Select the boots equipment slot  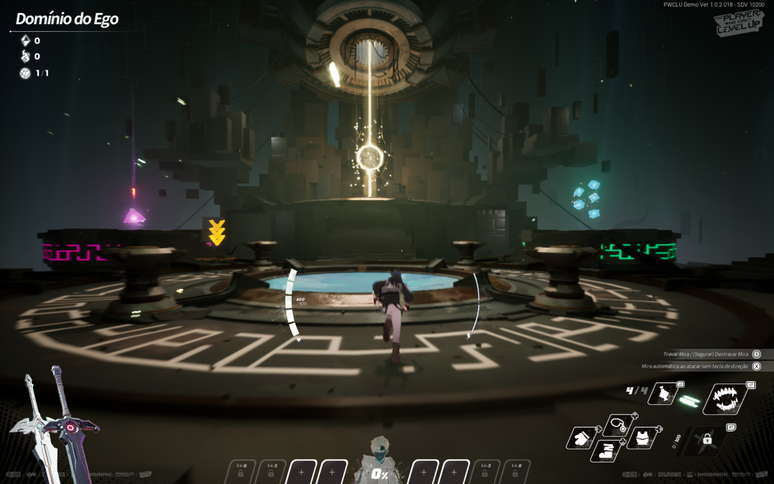click(604, 451)
